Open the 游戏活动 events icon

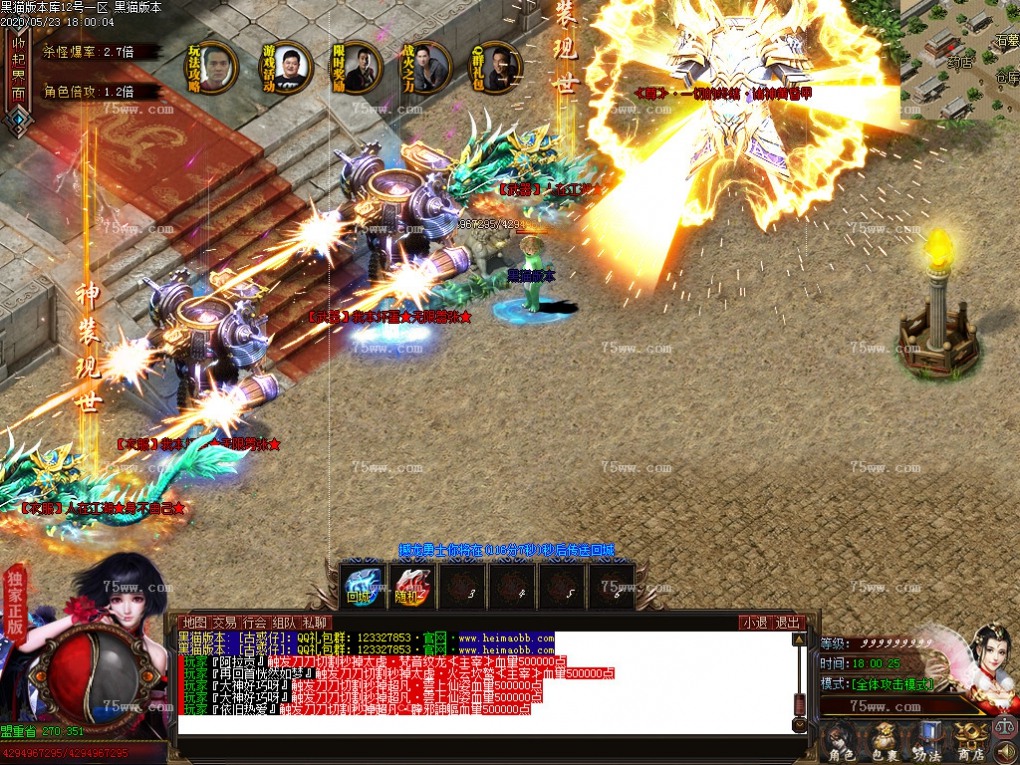[x=283, y=66]
